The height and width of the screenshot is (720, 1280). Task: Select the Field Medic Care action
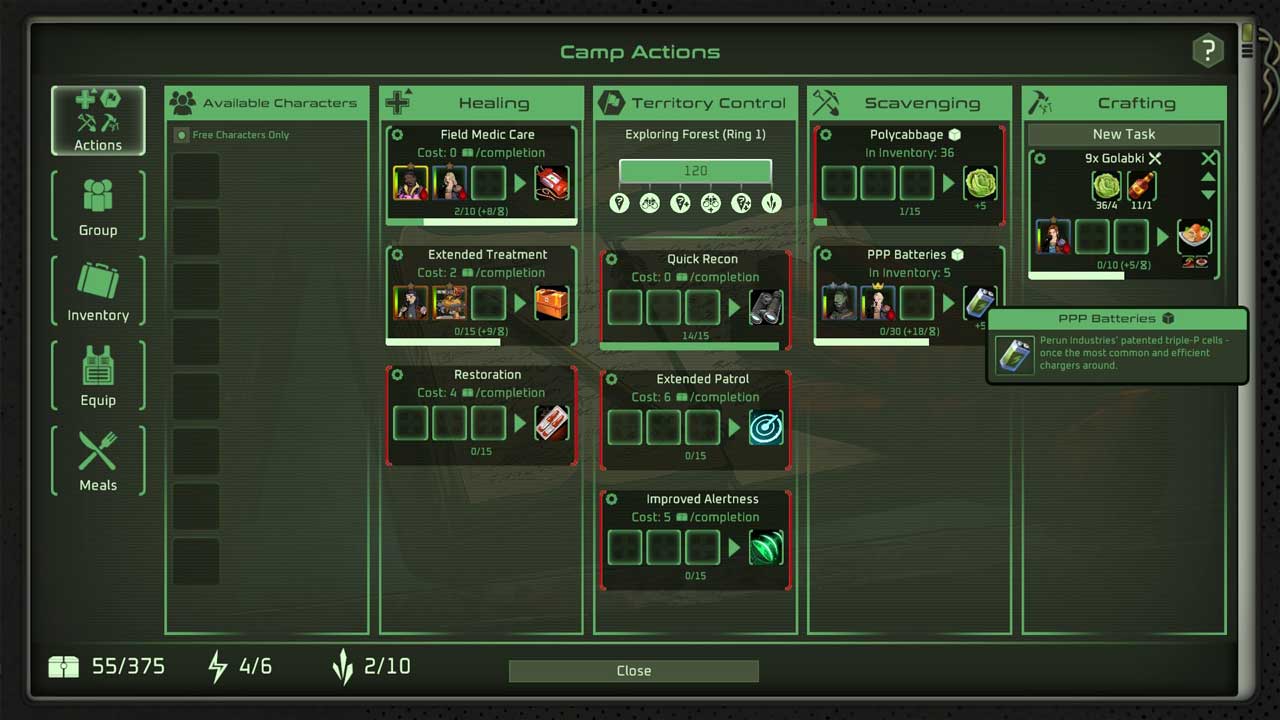point(487,134)
